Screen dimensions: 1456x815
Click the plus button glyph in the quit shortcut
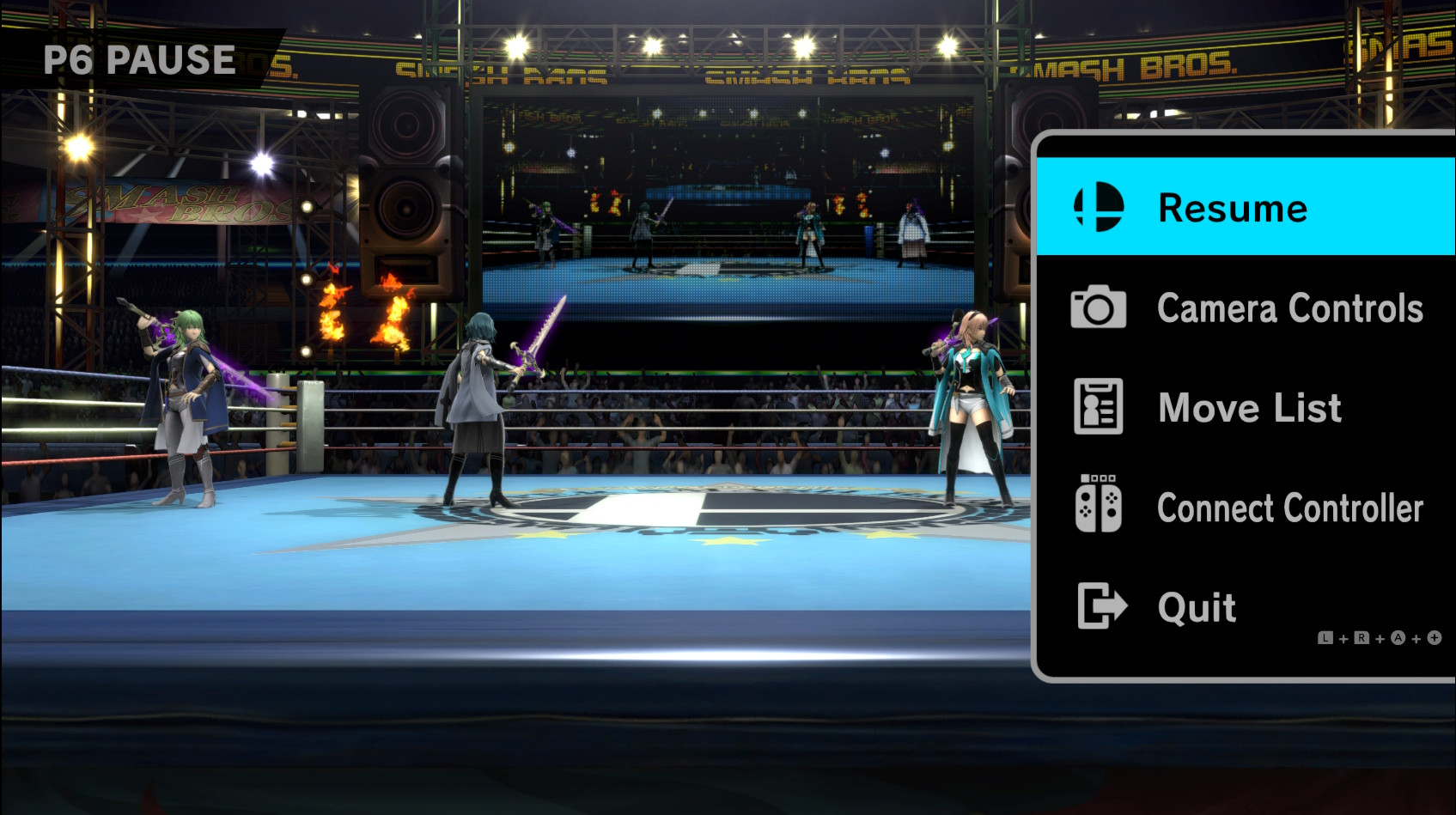[x=1435, y=638]
